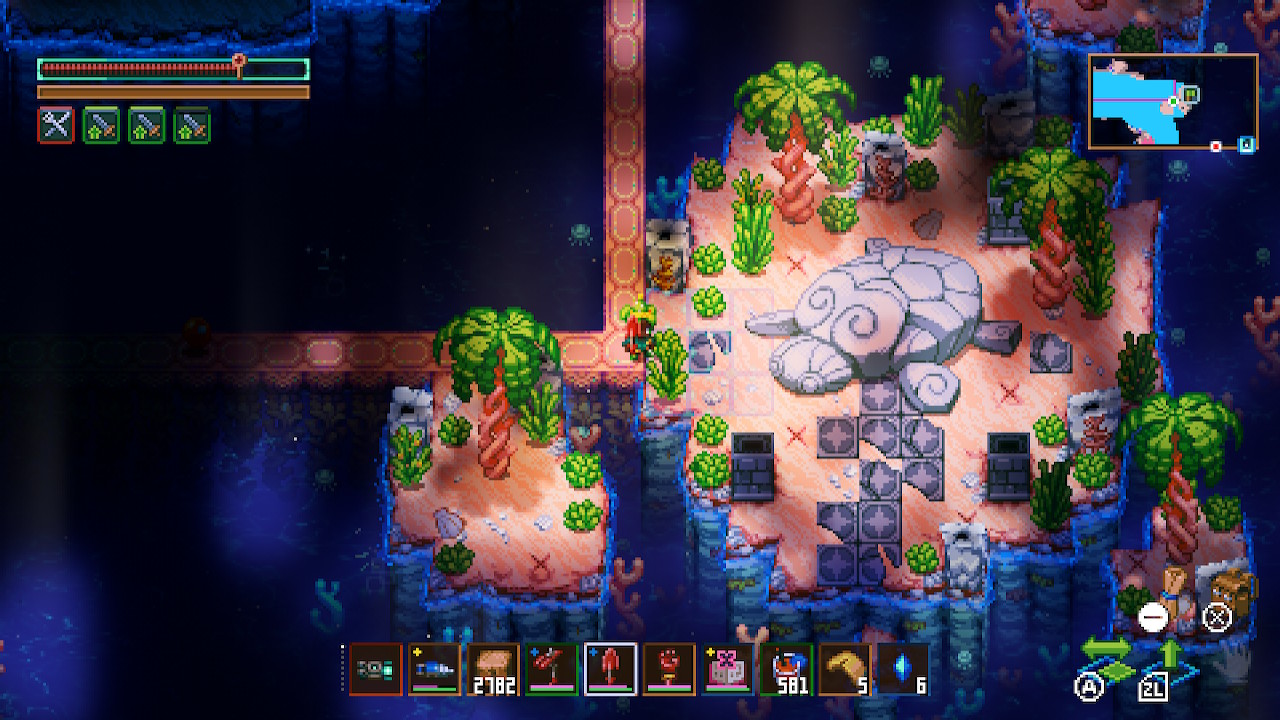This screenshot has width=1280, height=720.
Task: Equip the red fist tool slot
Action: pyautogui.click(x=669, y=669)
